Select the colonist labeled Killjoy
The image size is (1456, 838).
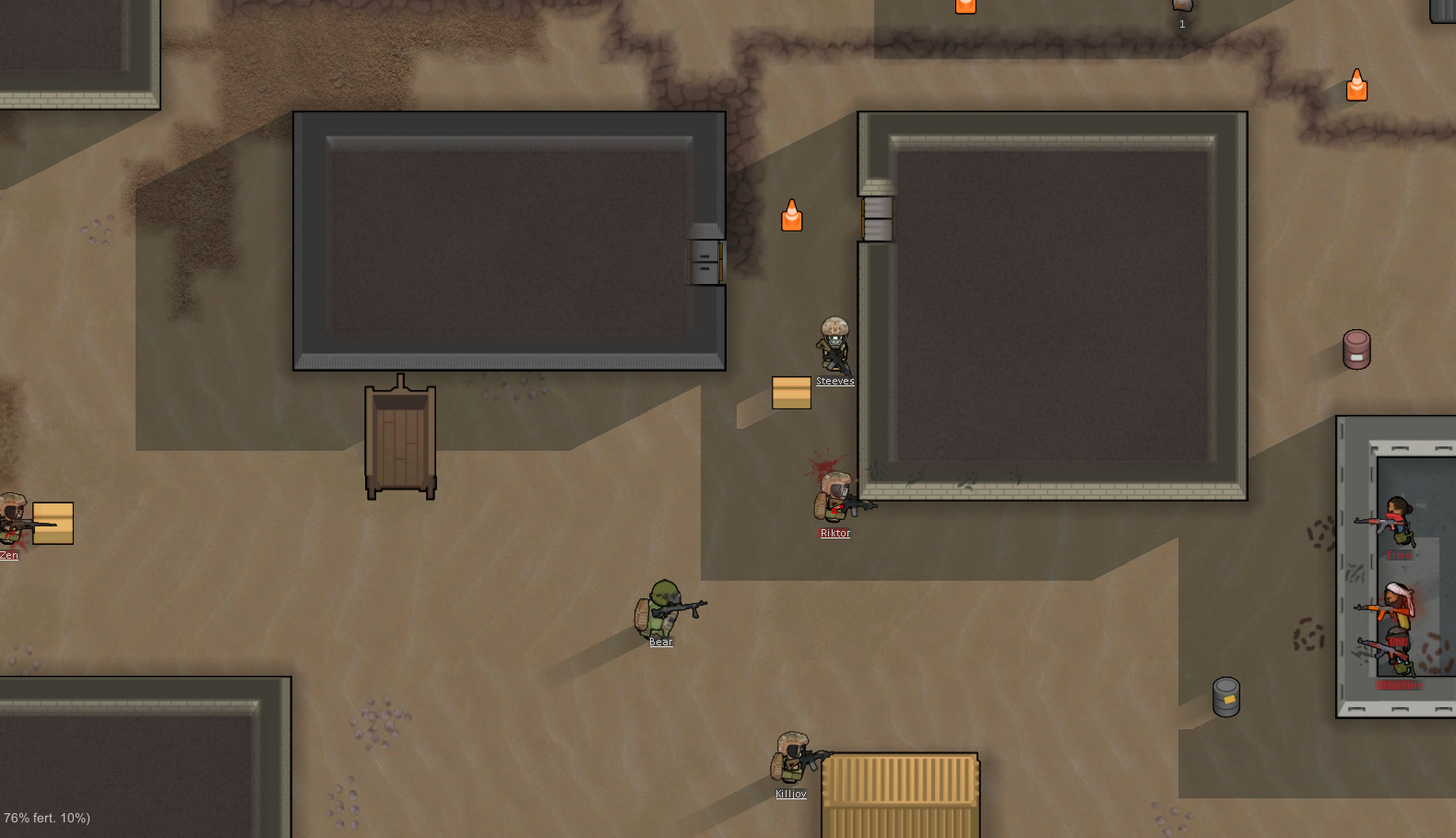[x=792, y=759]
